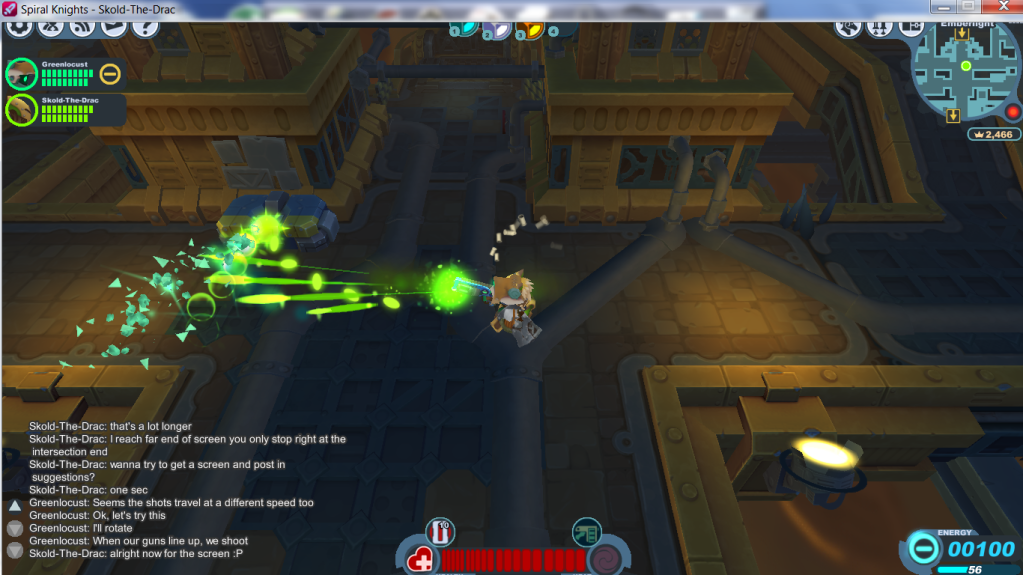The image size is (1023, 575).
Task: Select Greenlocust's party portrait
Action: 20,74
